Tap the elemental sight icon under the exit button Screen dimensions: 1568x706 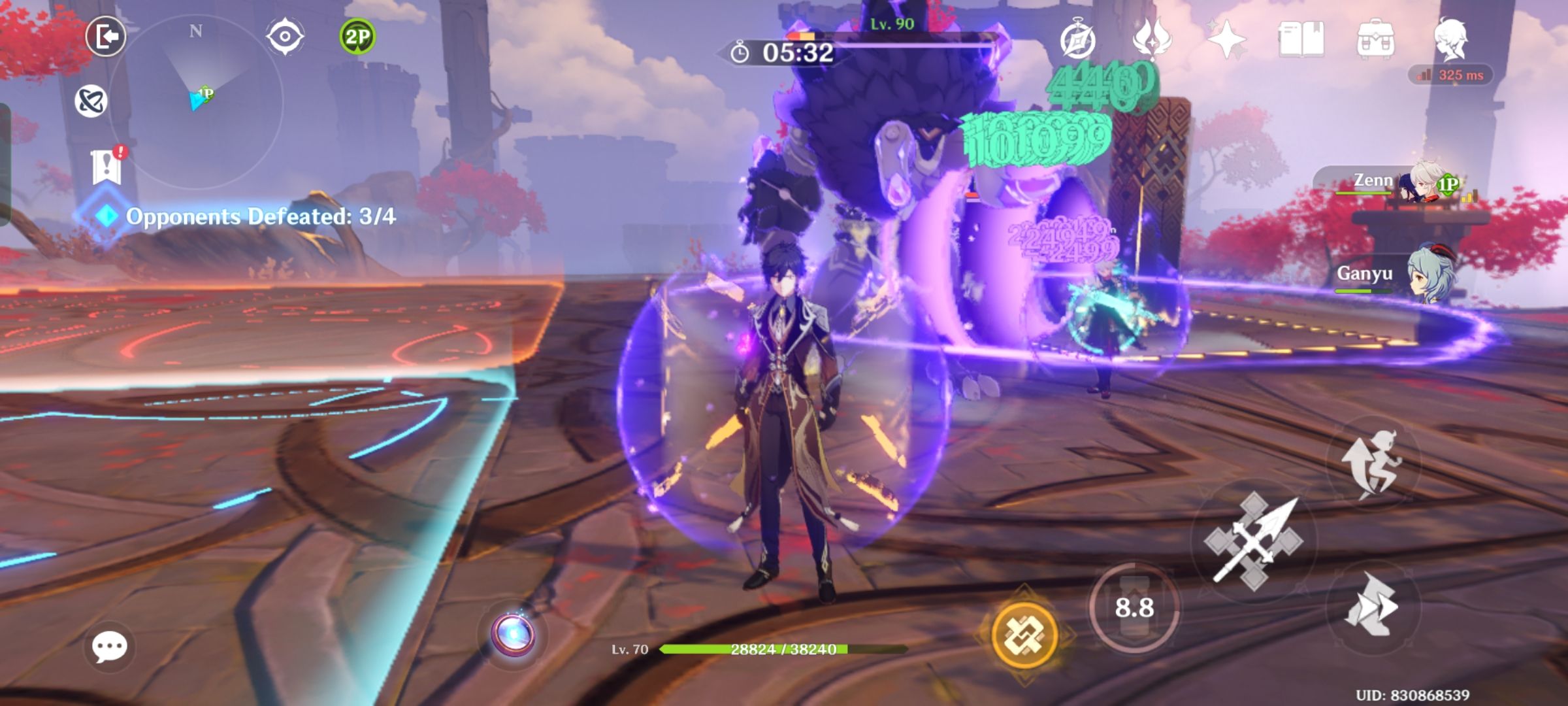pyautogui.click(x=91, y=101)
